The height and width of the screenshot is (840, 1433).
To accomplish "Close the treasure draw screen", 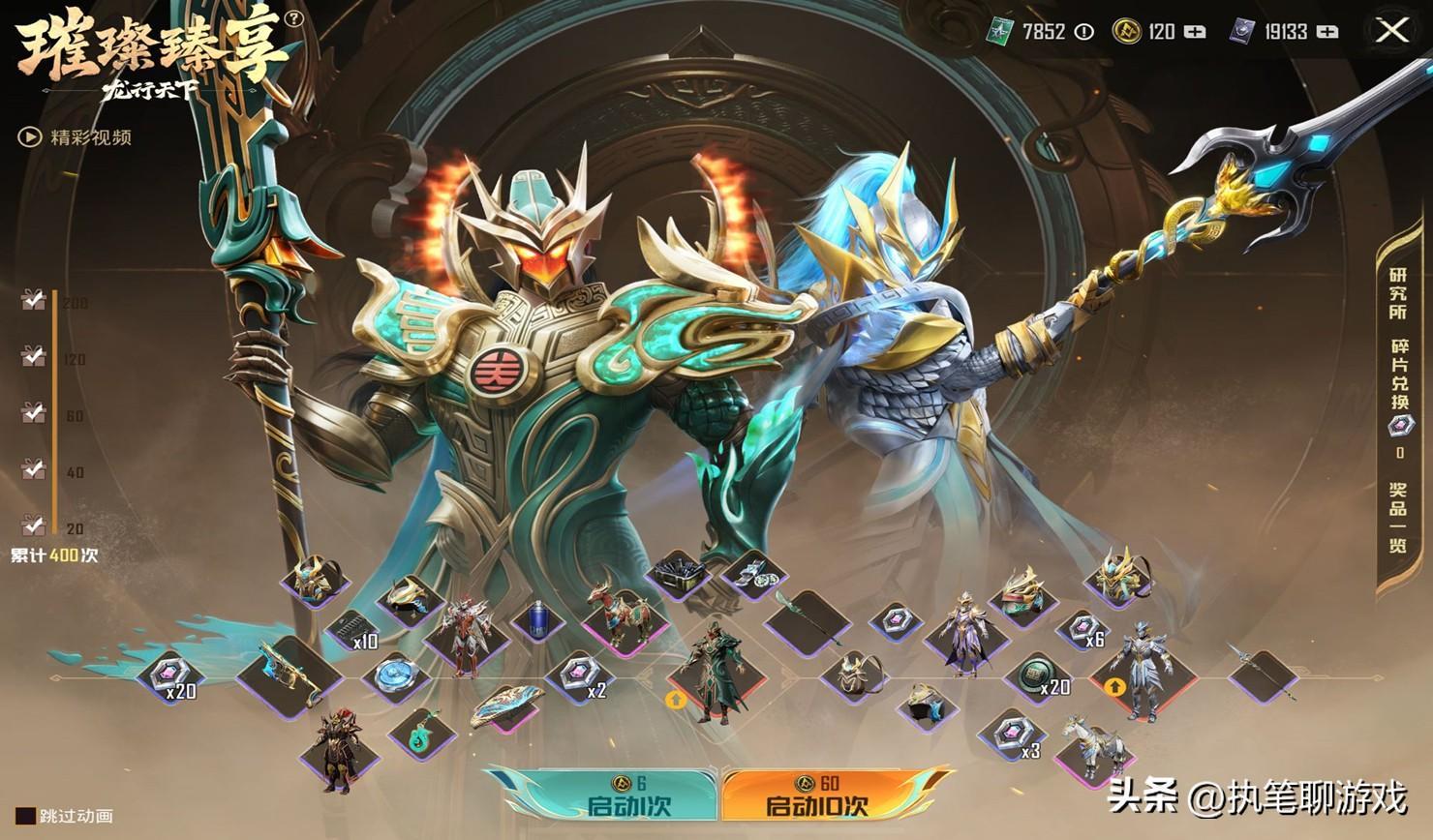I will coord(1392,31).
